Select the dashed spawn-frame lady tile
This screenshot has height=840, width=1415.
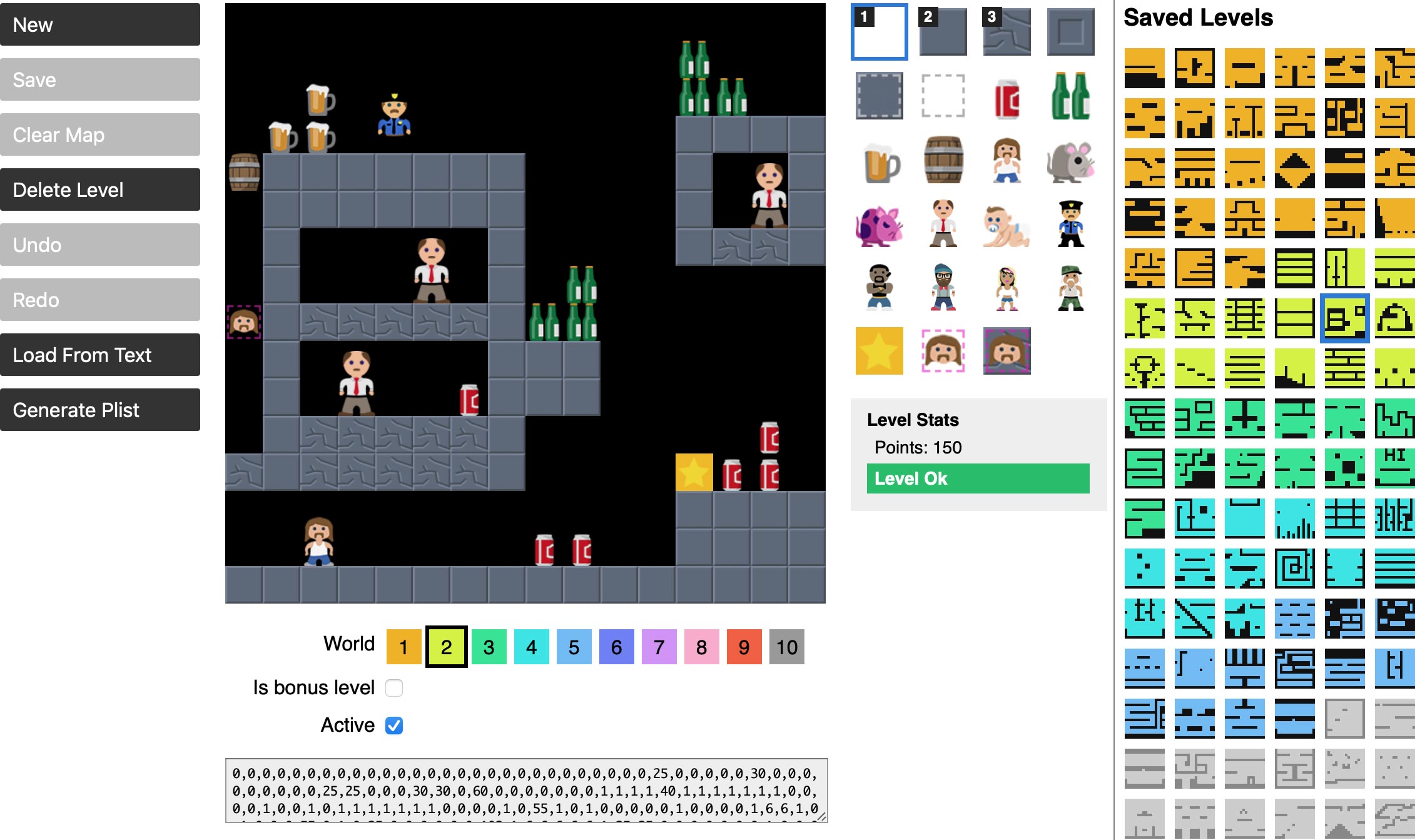coord(943,352)
